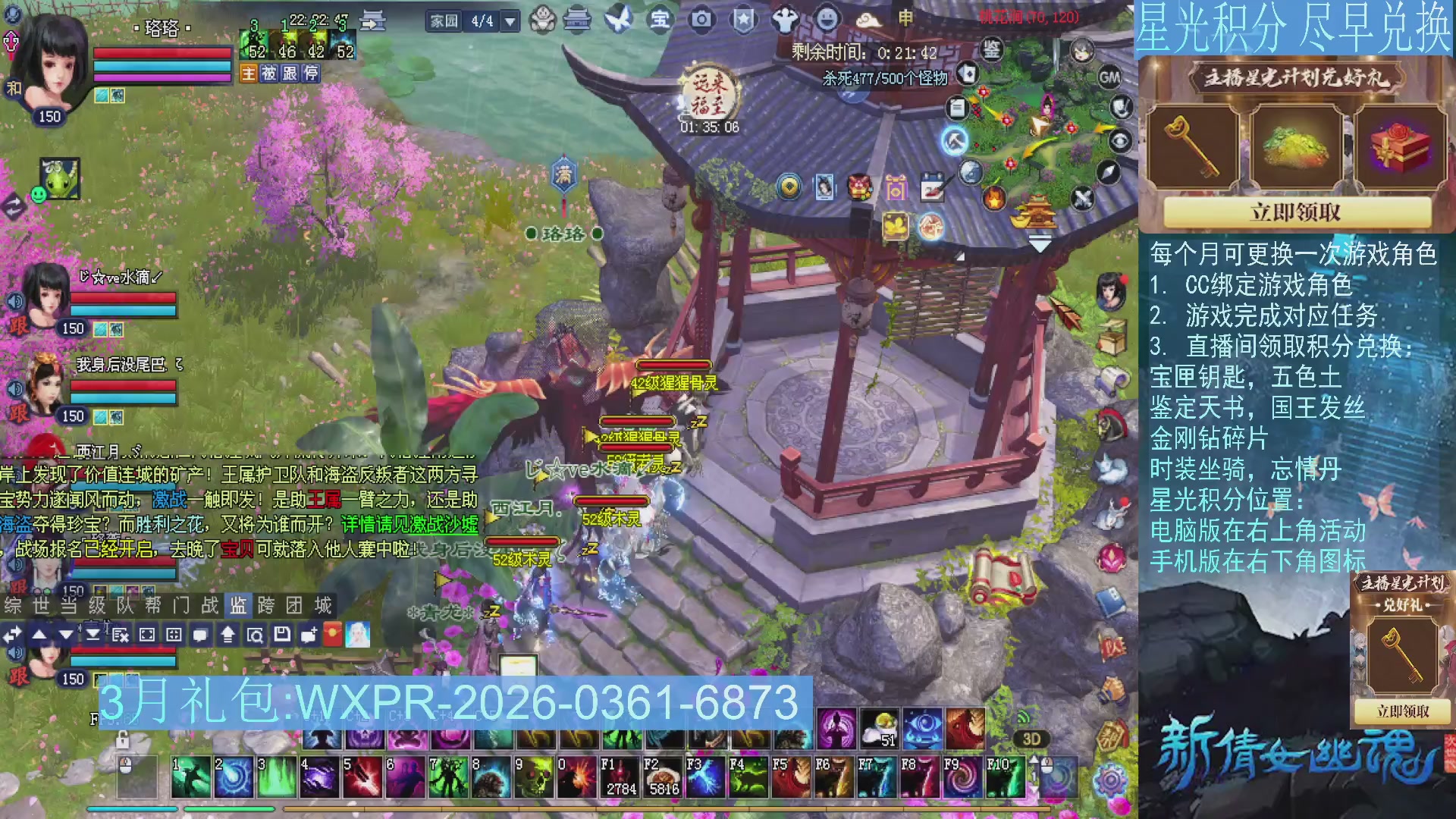Open the 宝 treasure icon on the top toolbar
Viewport: 1456px width, 819px height.
660,19
